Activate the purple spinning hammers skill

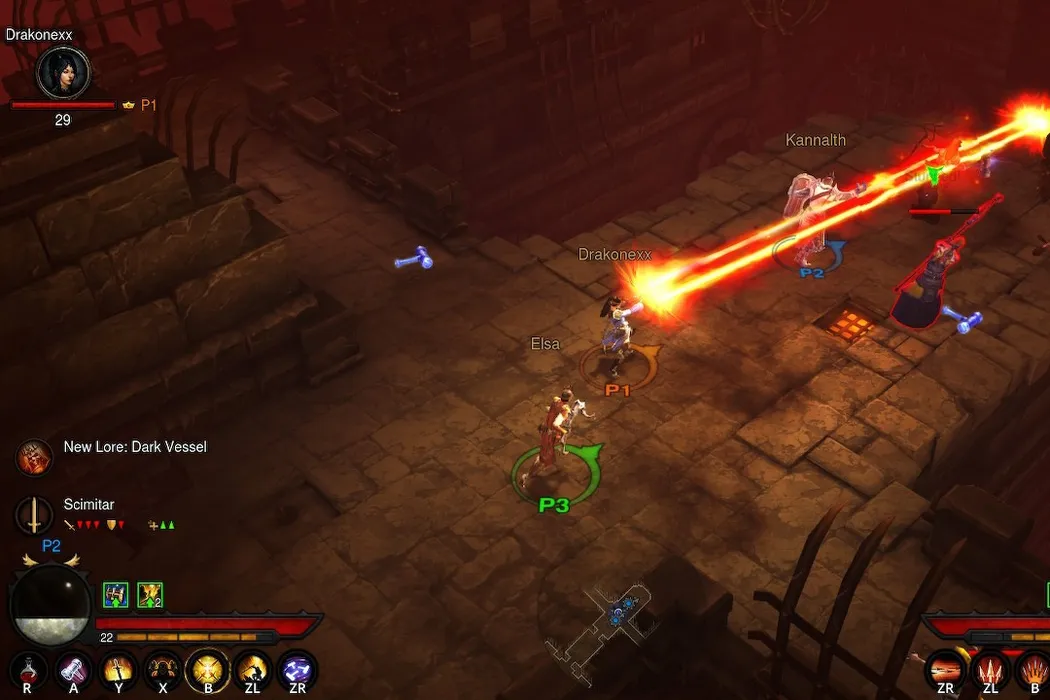pos(297,669)
